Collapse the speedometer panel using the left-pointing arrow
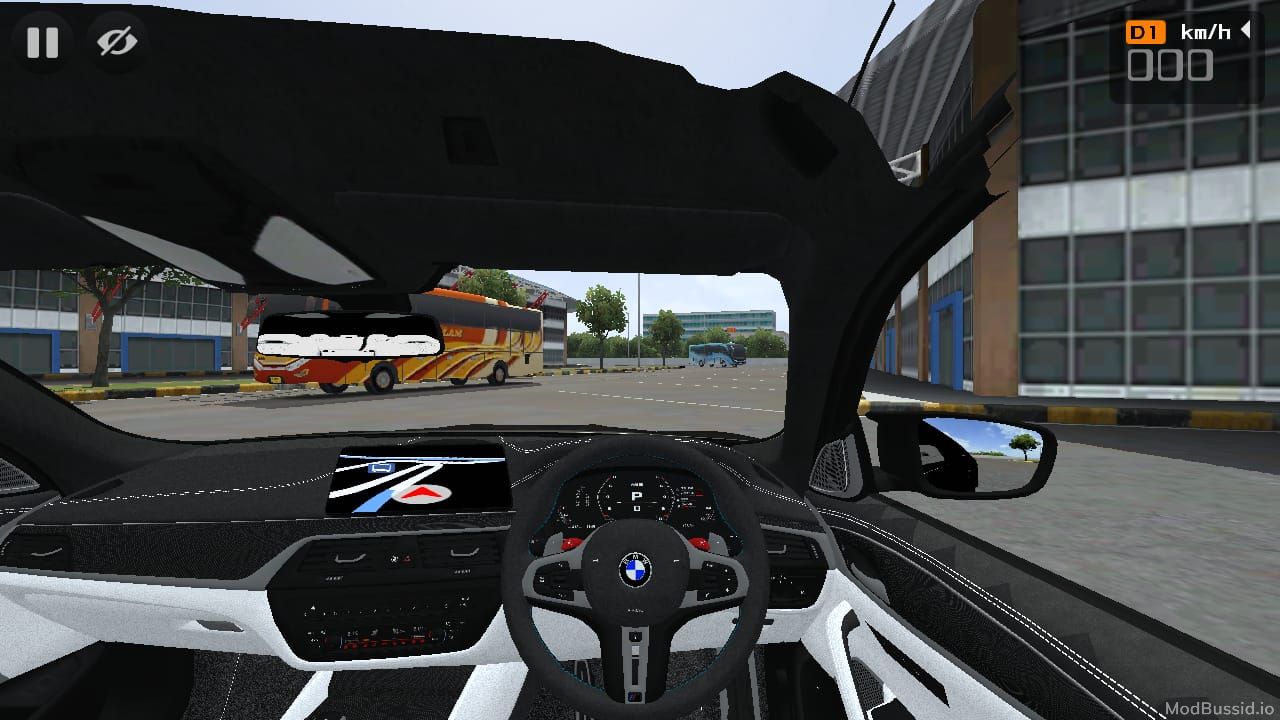1280x720 pixels. pos(1248,30)
